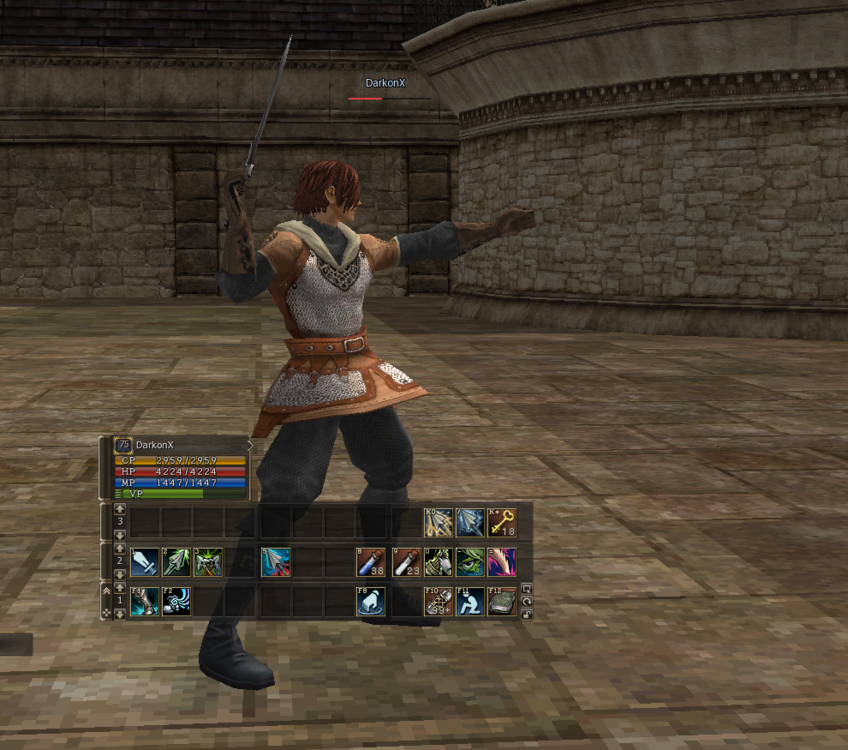Use the F11 sit action icon
This screenshot has height=750, width=848.
point(470,601)
